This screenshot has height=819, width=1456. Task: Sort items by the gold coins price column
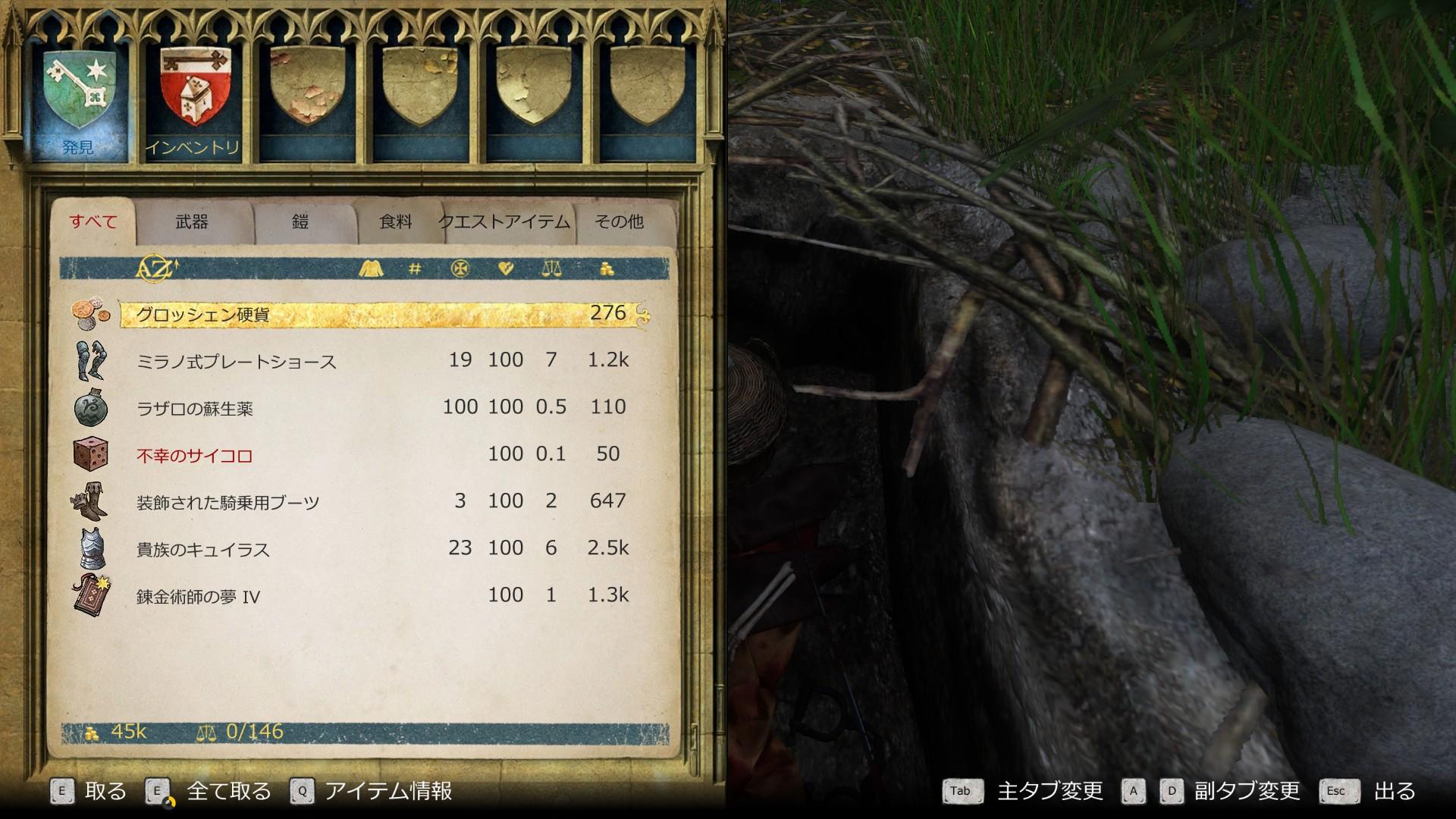click(x=607, y=268)
